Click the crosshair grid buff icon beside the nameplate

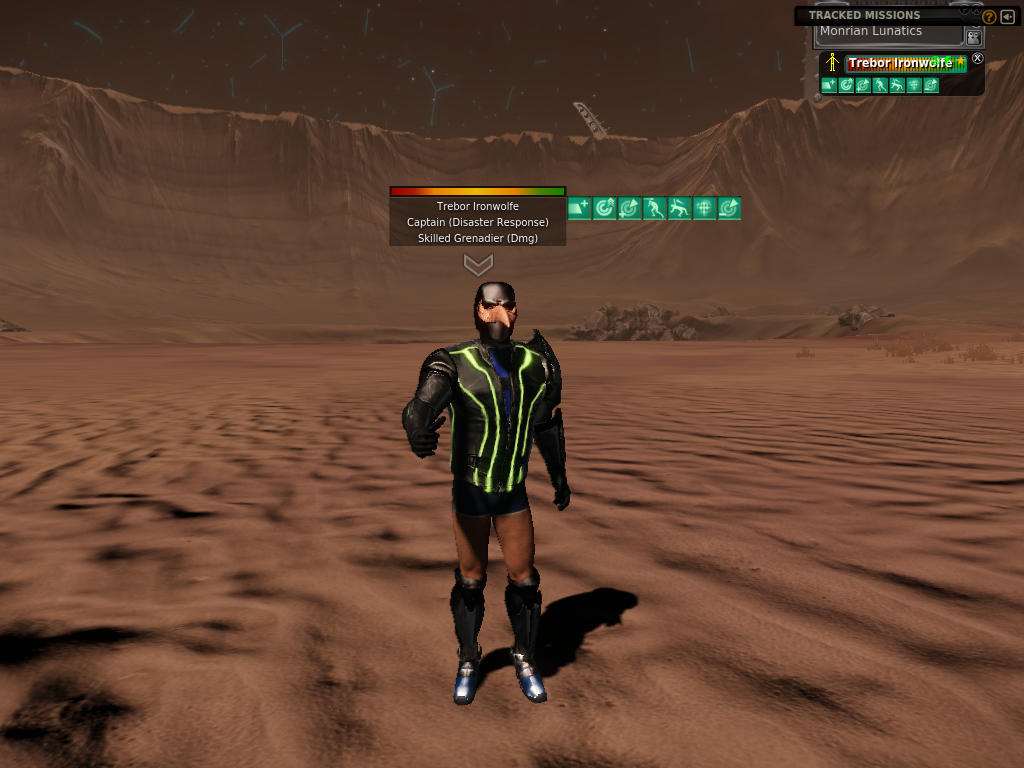pyautogui.click(x=704, y=208)
